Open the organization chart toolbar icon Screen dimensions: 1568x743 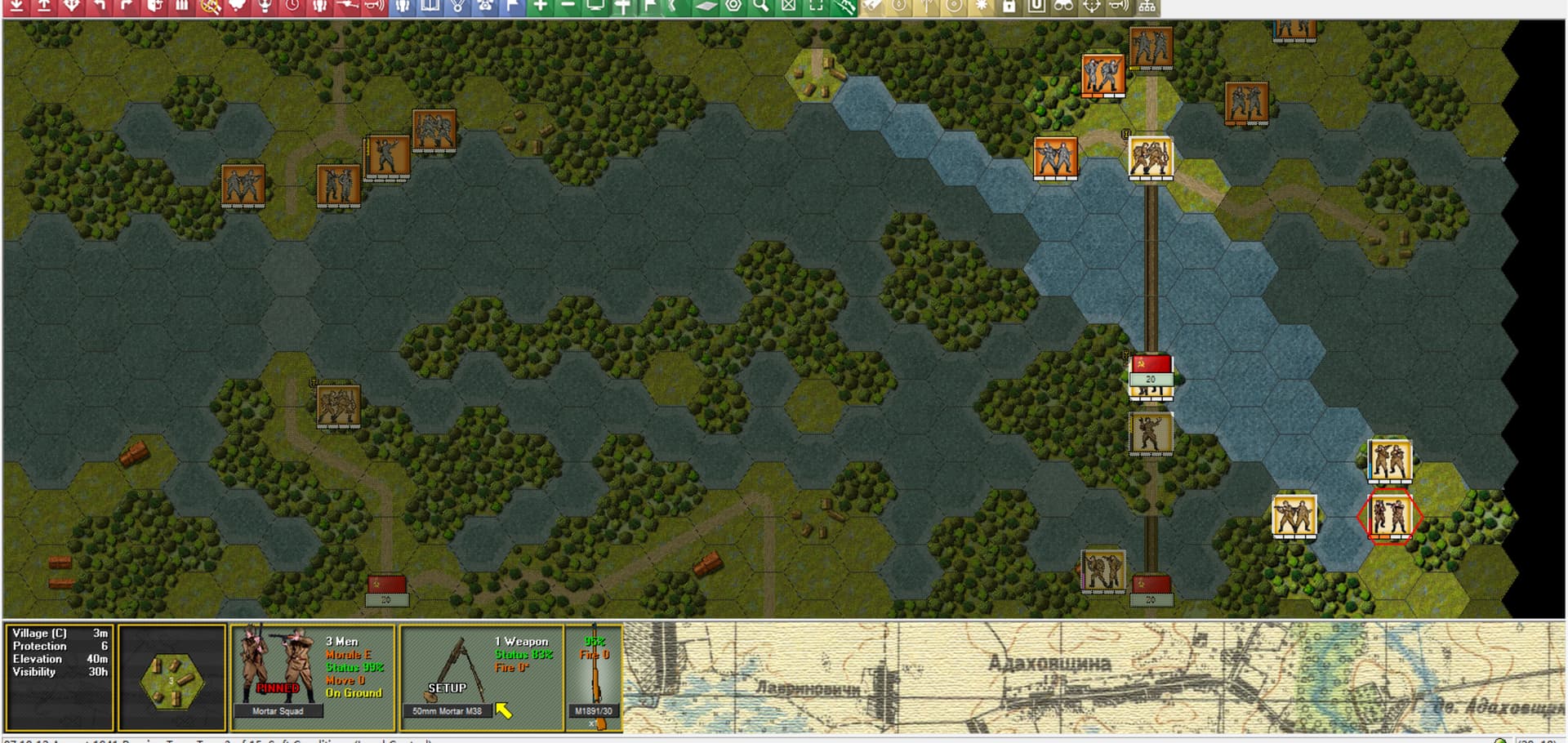pos(1147,7)
